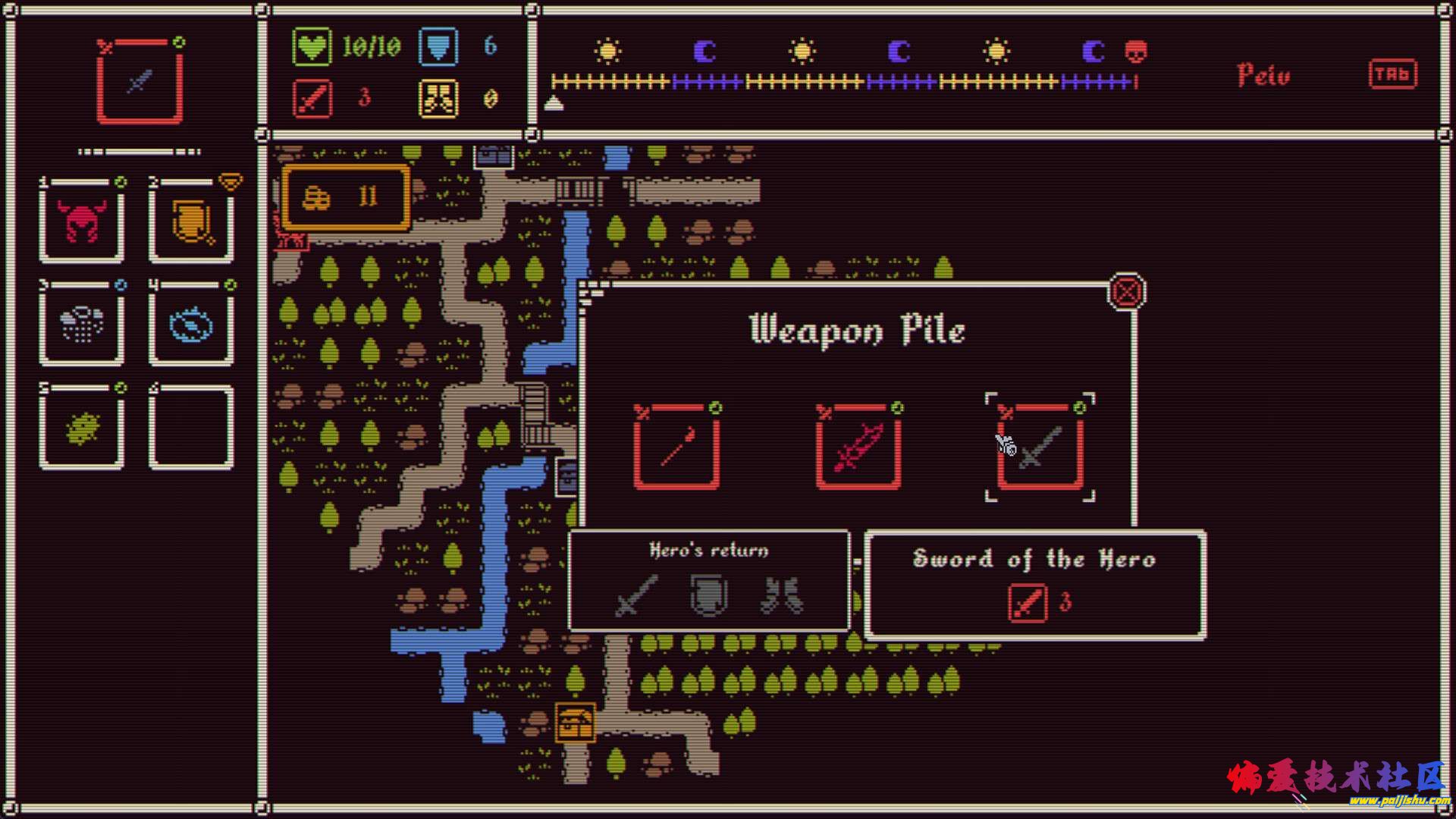Viewport: 1456px width, 819px height.
Task: Open the TAB menu button
Action: coord(1392,74)
